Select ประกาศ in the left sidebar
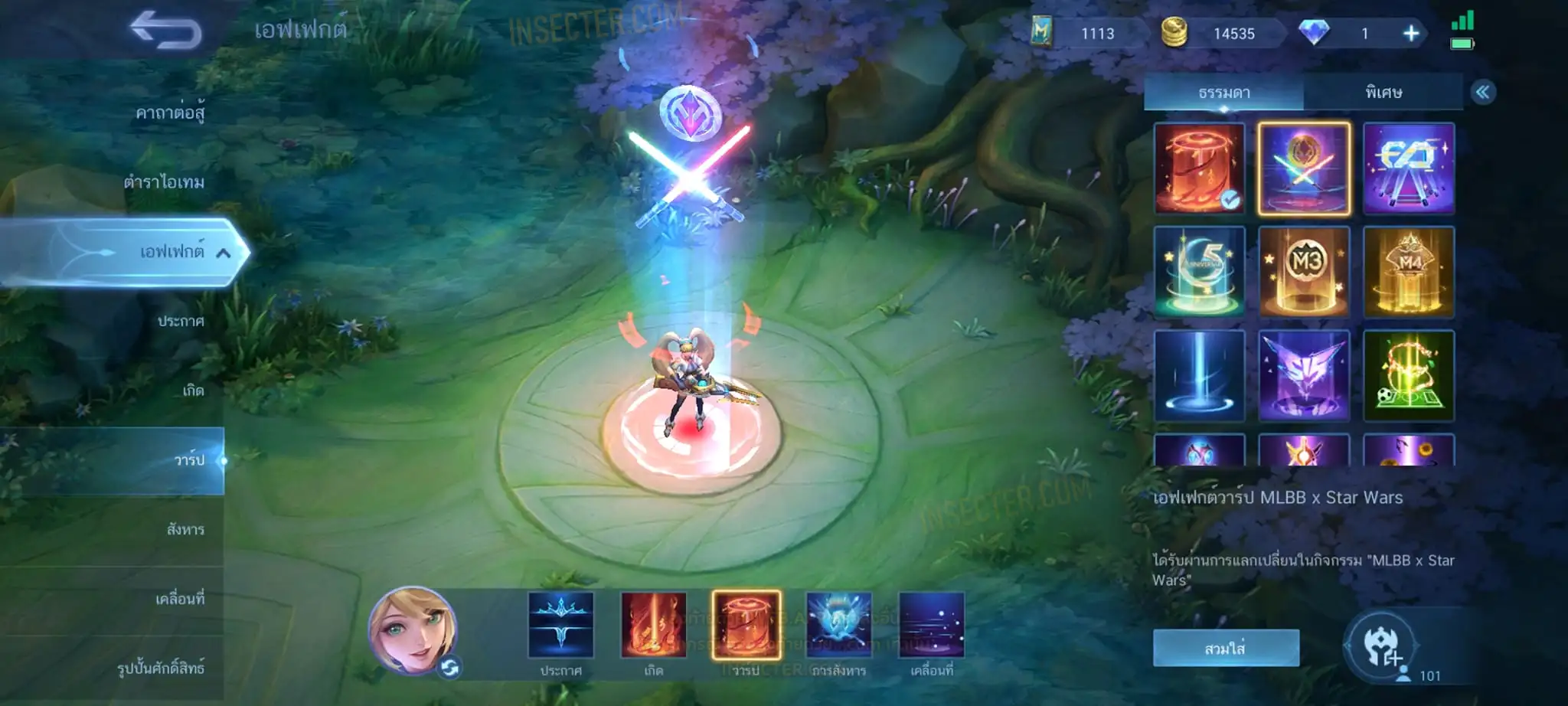Image resolution: width=1568 pixels, height=706 pixels. pos(181,321)
